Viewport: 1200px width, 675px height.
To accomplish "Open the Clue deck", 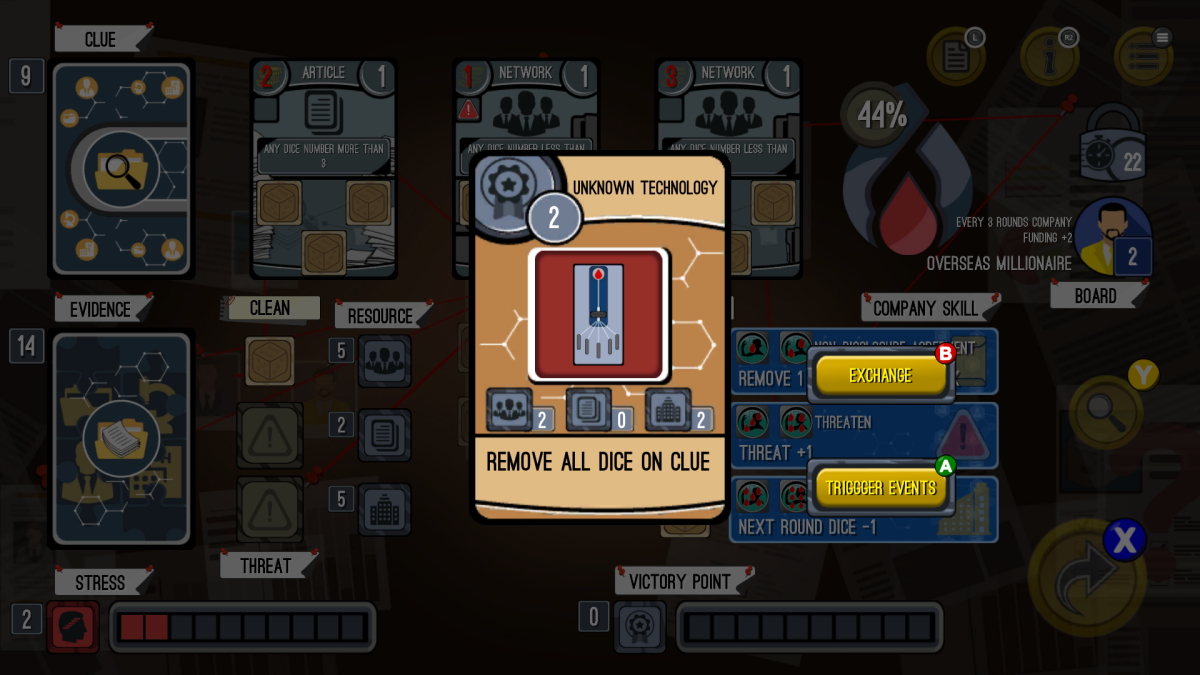I will 121,168.
